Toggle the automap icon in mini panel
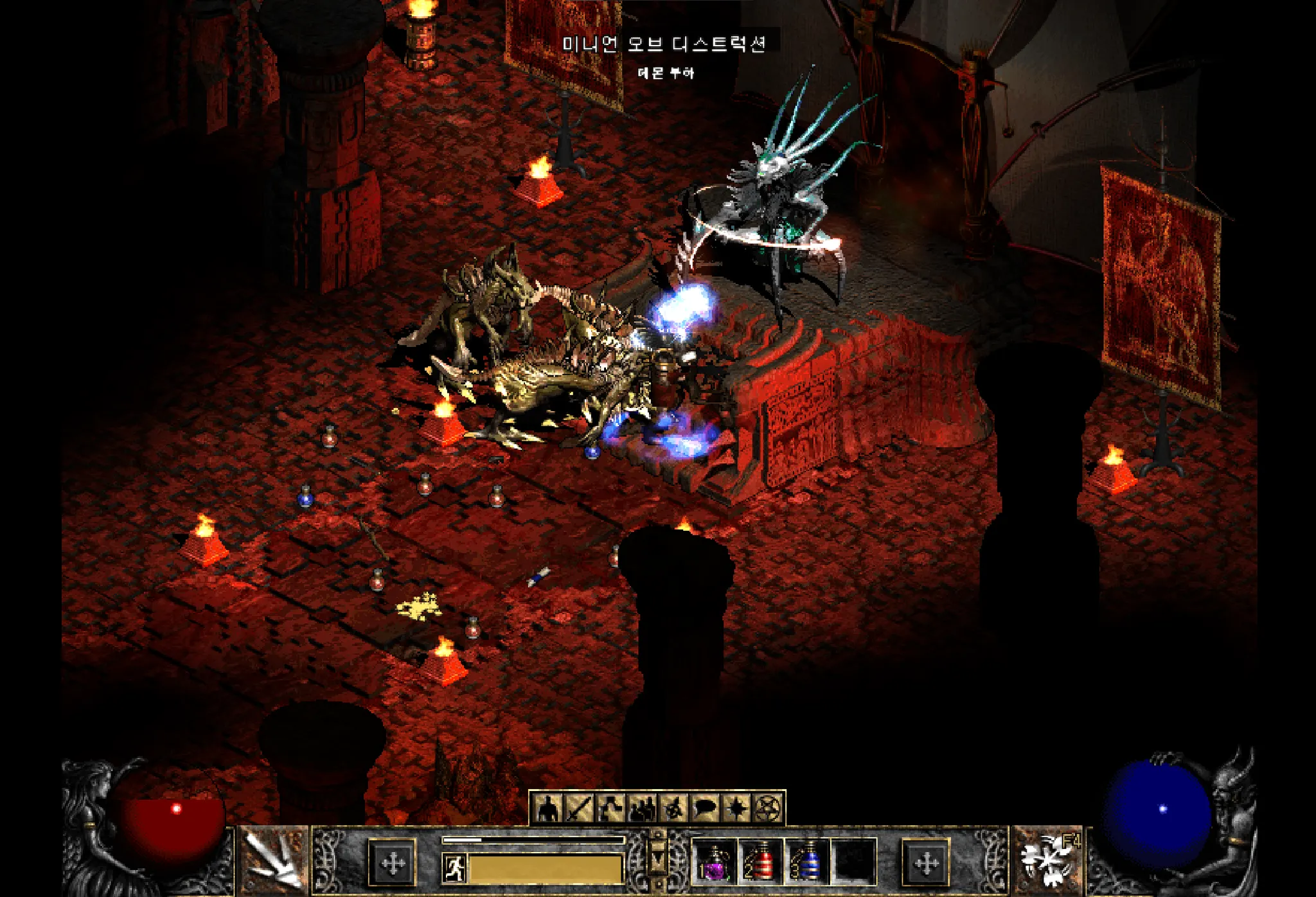The image size is (1316, 897). point(673,808)
